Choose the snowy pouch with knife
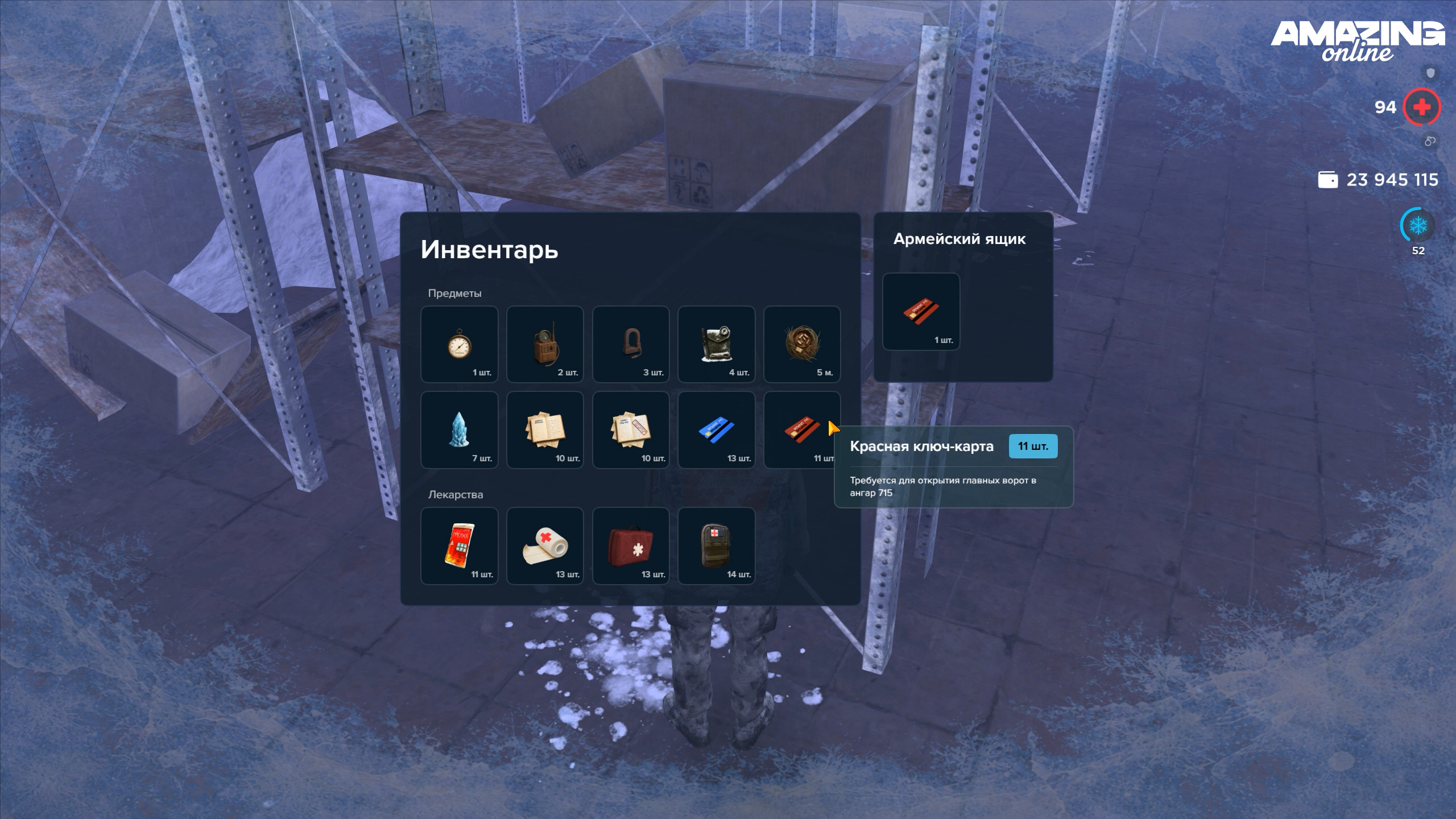 click(x=716, y=344)
